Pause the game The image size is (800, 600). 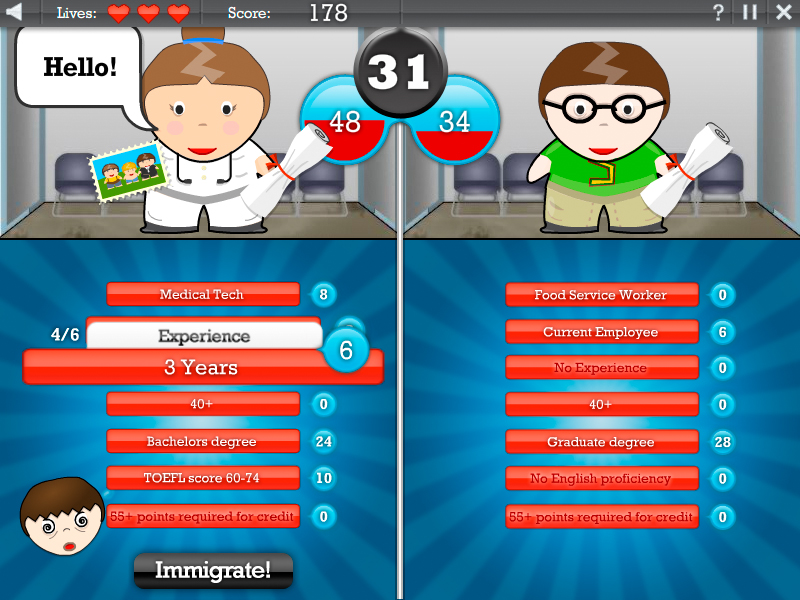tap(749, 12)
